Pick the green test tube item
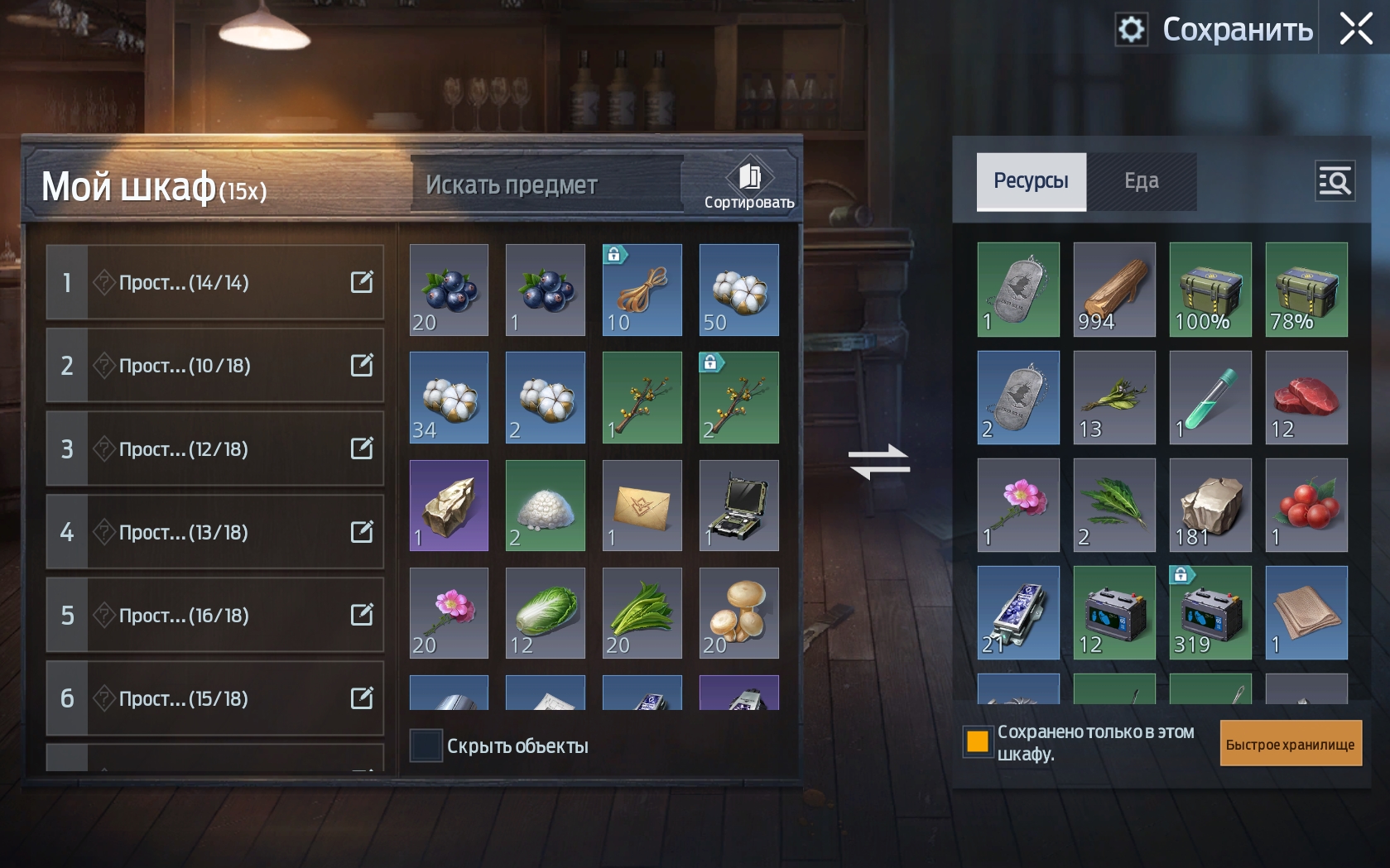The width and height of the screenshot is (1390, 868). point(1210,397)
